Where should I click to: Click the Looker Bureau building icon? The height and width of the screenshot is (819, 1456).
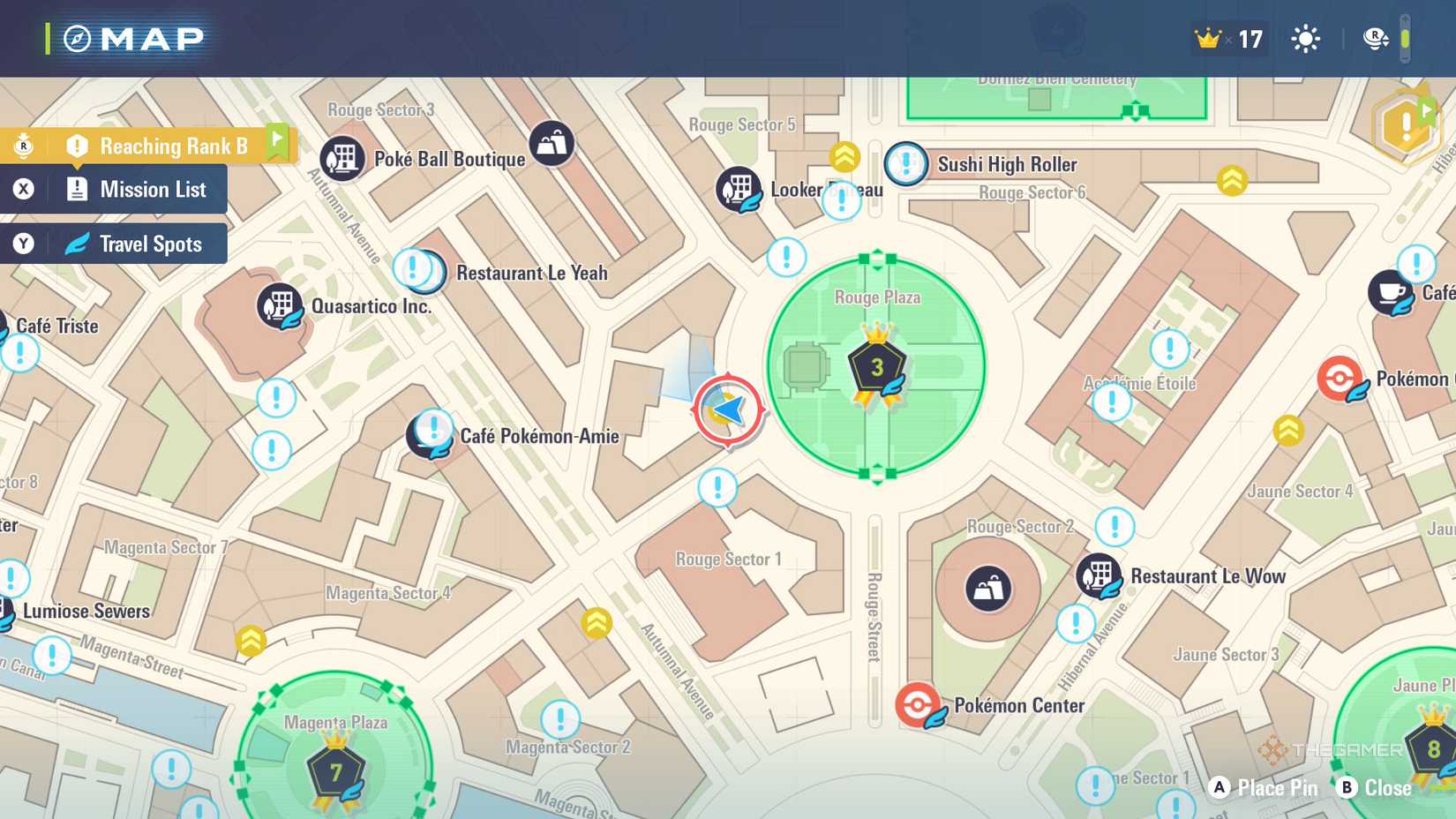tap(738, 187)
